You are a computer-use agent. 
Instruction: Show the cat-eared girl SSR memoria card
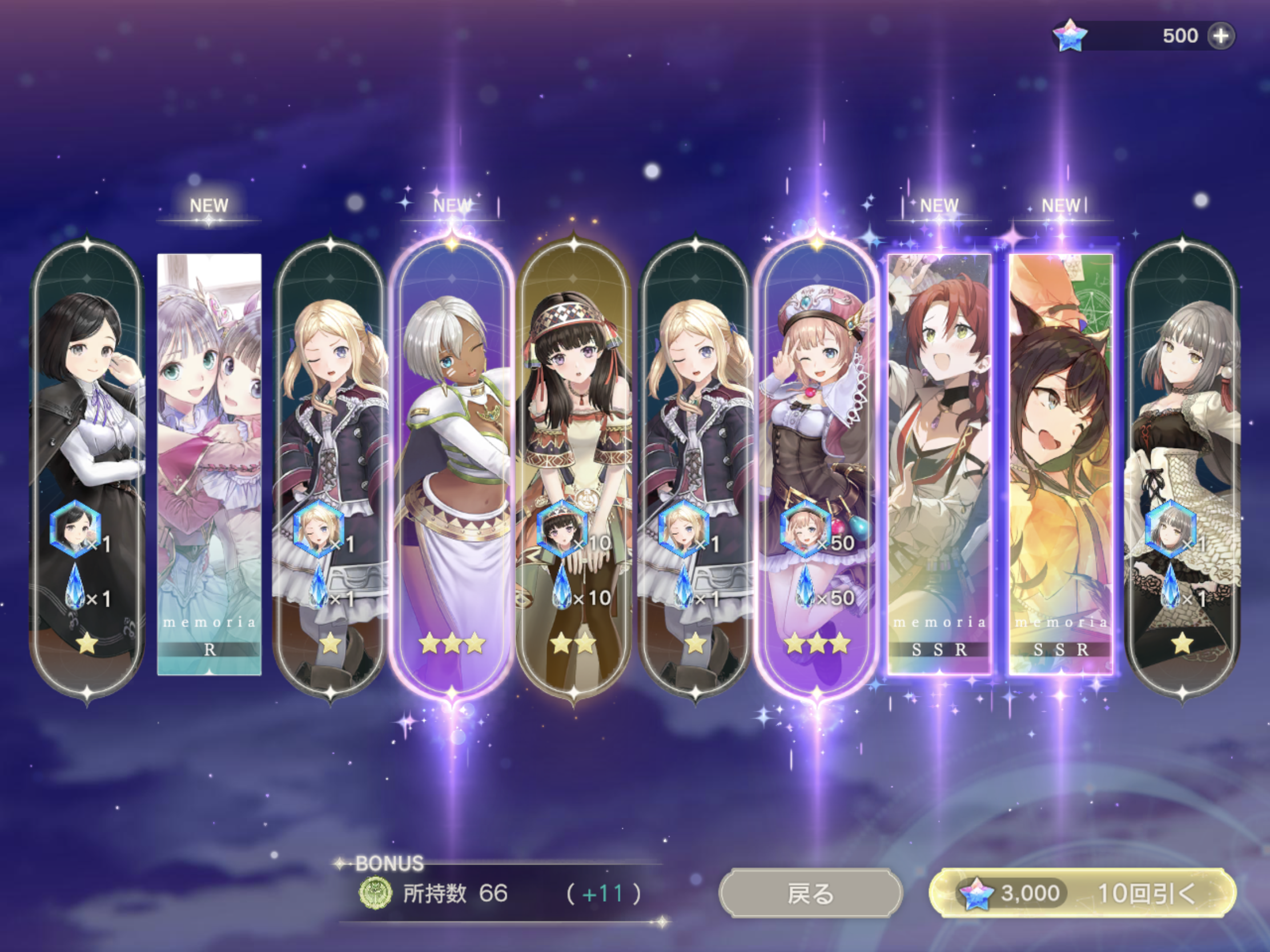pyautogui.click(x=1060, y=463)
